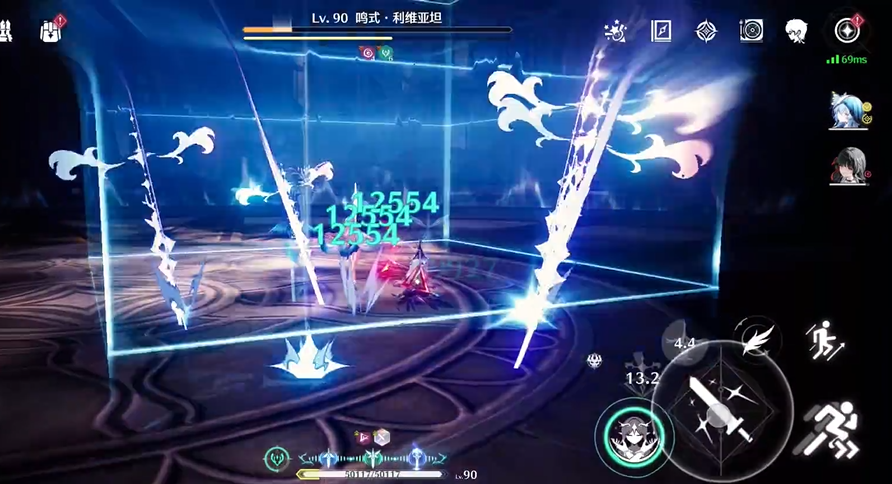The height and width of the screenshot is (484, 892).
Task: Open the disc-shaped icon in top bar
Action: point(751,31)
